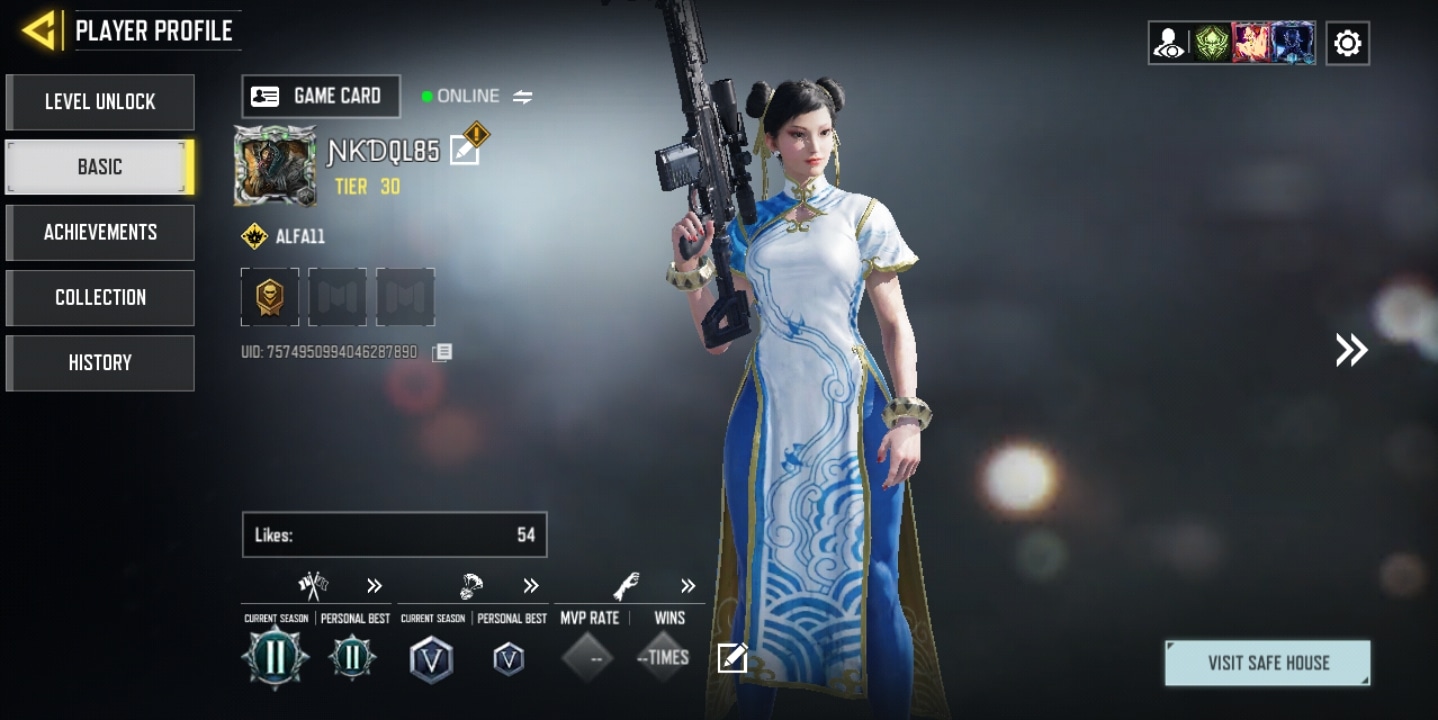Copy the UID number

point(442,352)
